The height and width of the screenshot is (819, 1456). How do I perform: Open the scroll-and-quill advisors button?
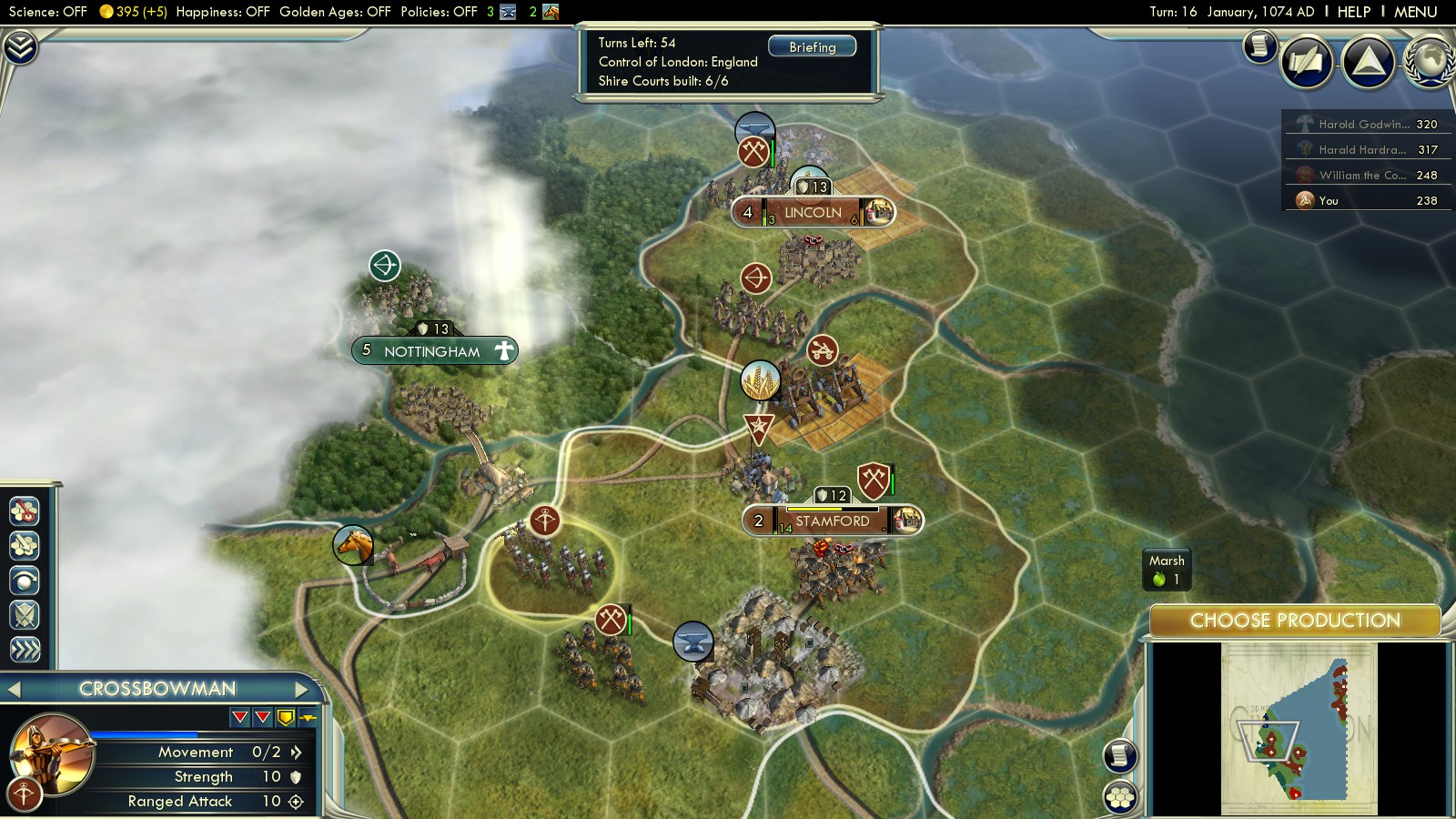tap(1307, 62)
